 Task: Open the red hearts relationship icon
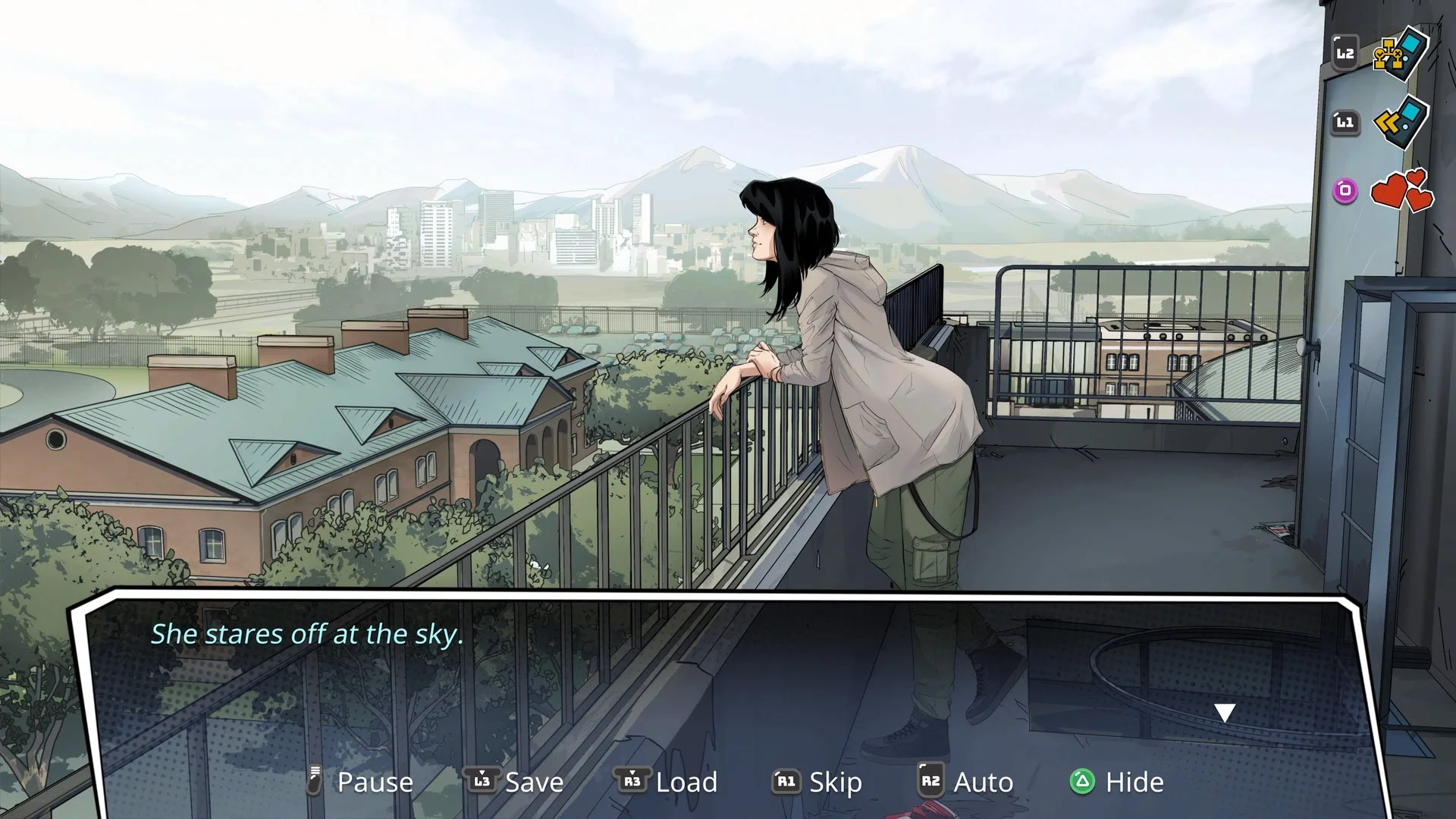(1401, 190)
